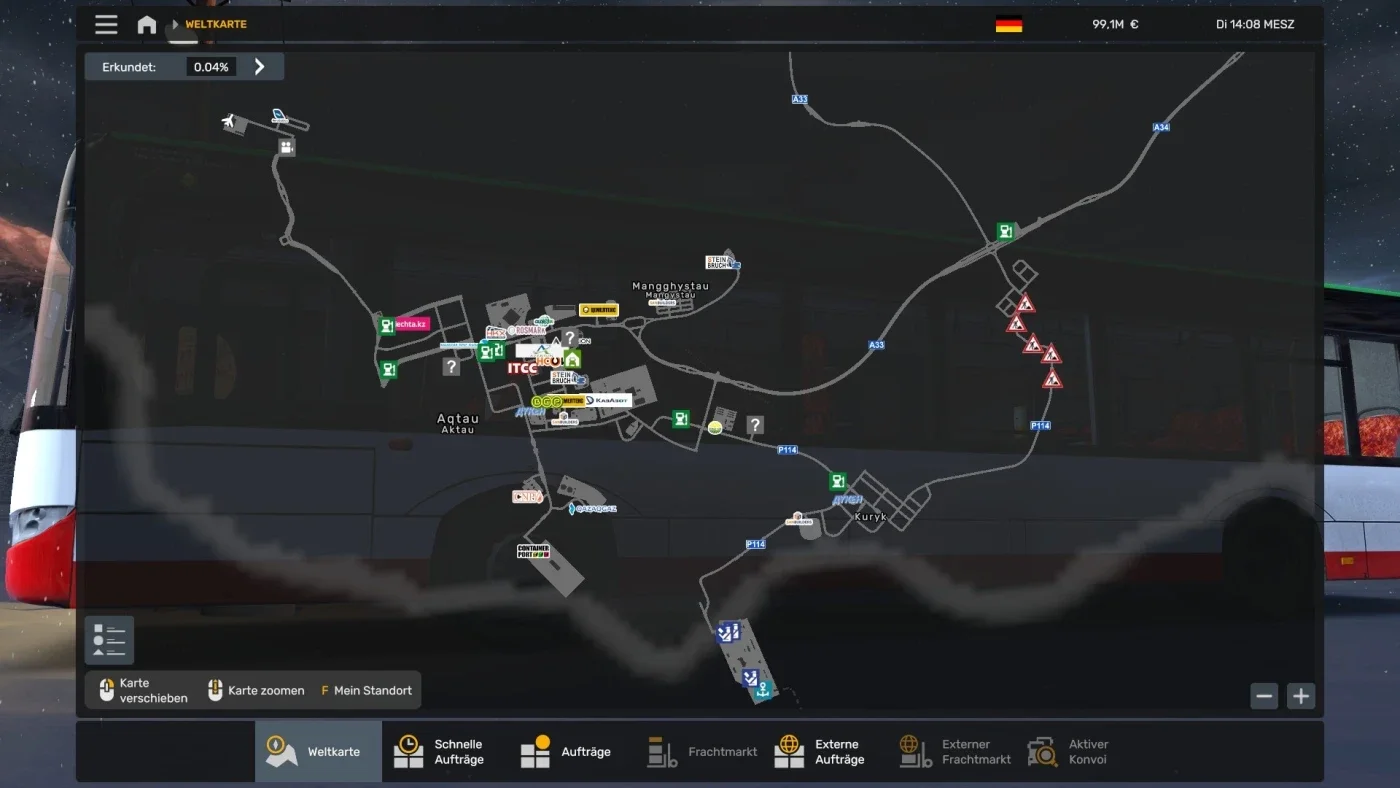Screen dimensions: 1400x788
Task: Switch to the Frachtmarkt tab
Action: point(701,750)
